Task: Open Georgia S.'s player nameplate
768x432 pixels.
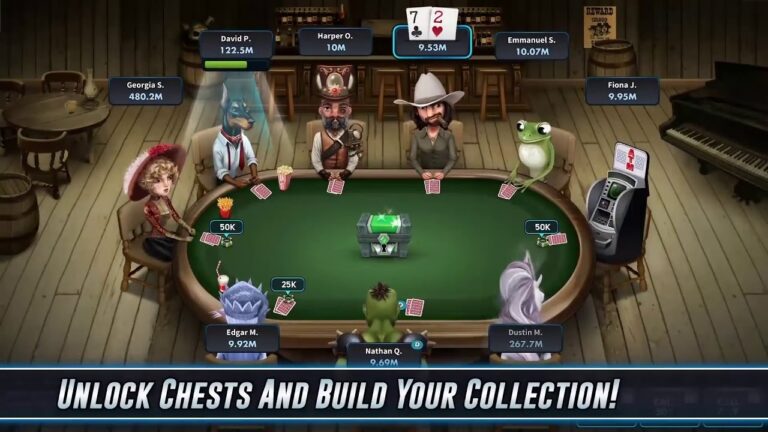Action: click(x=146, y=91)
